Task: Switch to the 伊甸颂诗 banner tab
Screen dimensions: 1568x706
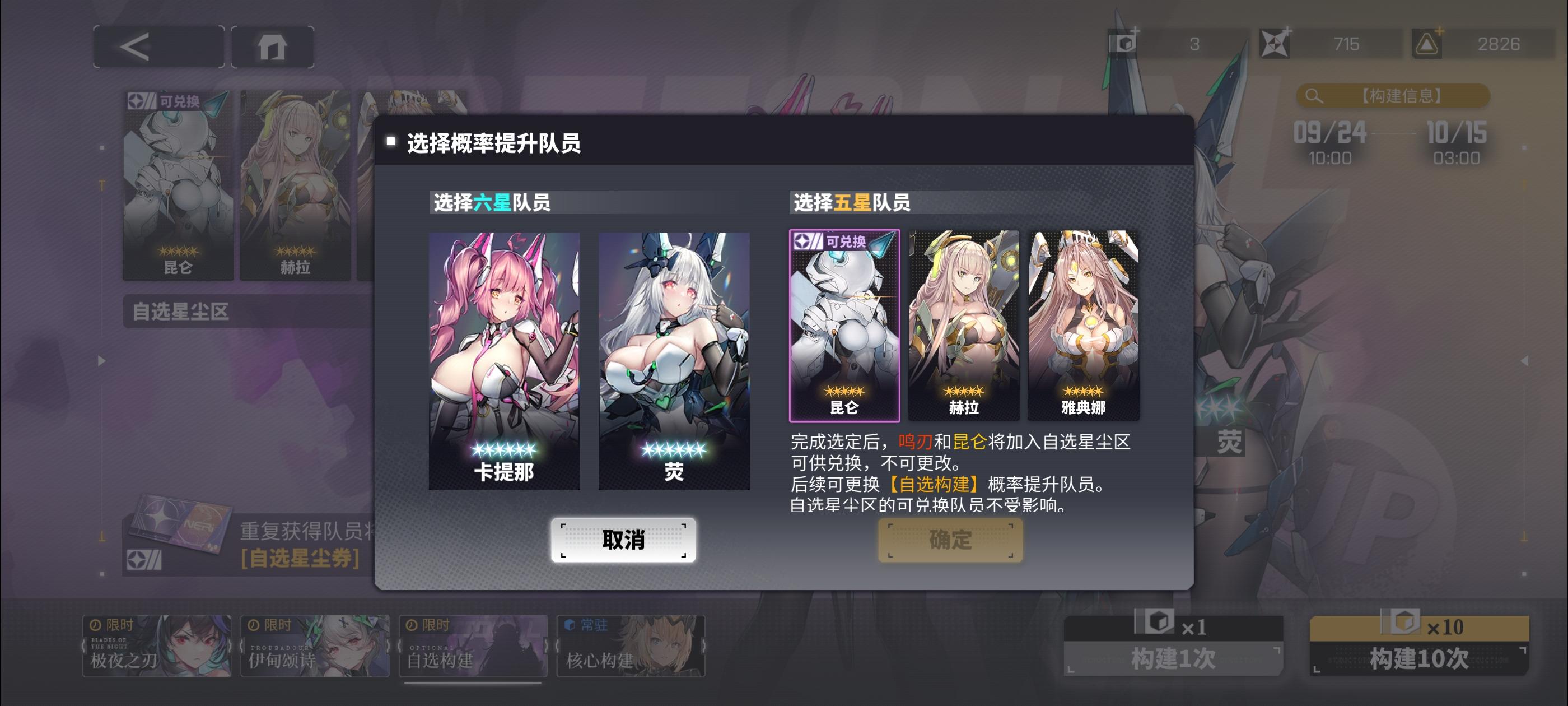Action: click(314, 645)
